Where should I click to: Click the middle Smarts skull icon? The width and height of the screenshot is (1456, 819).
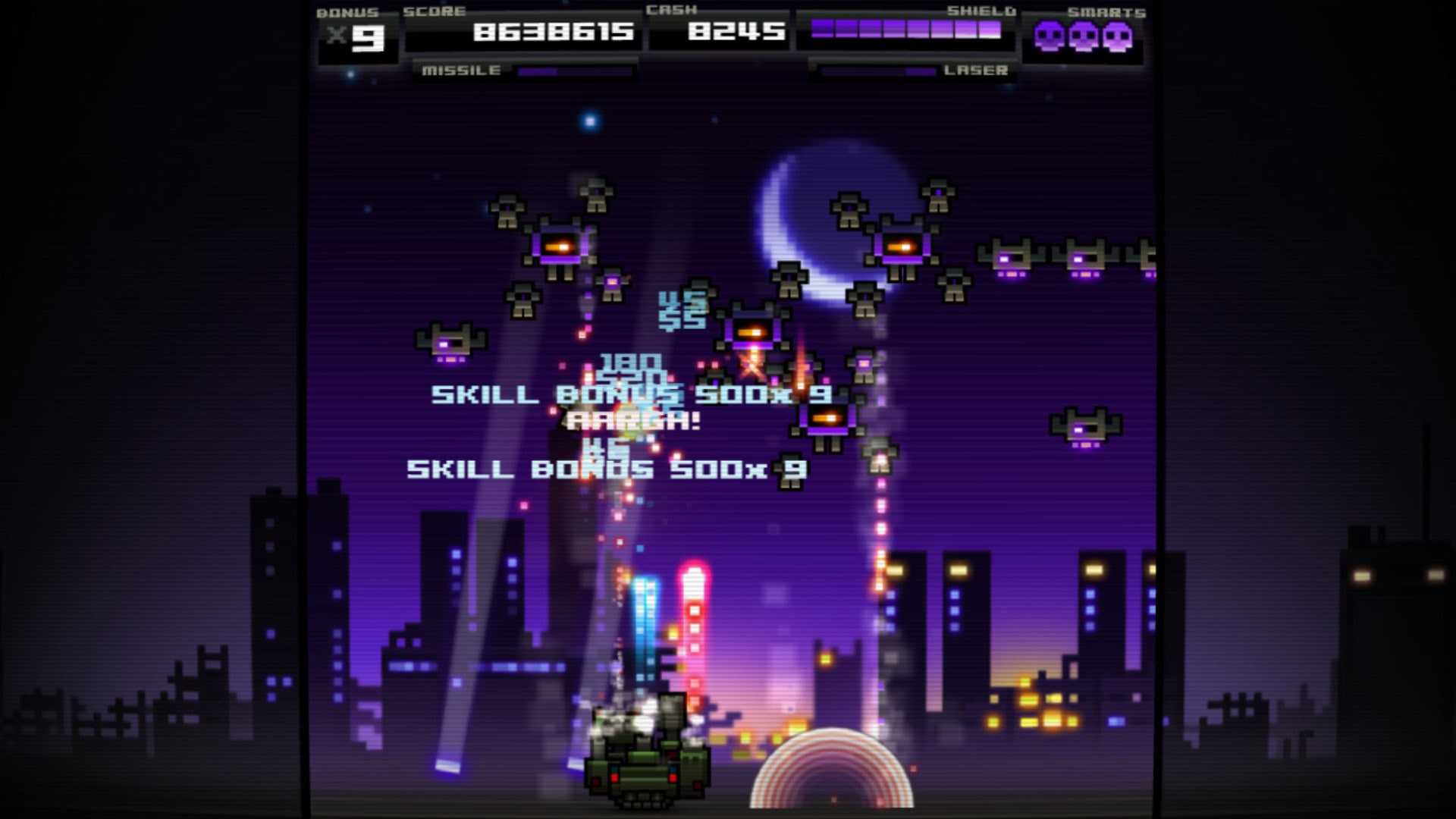tap(1084, 33)
